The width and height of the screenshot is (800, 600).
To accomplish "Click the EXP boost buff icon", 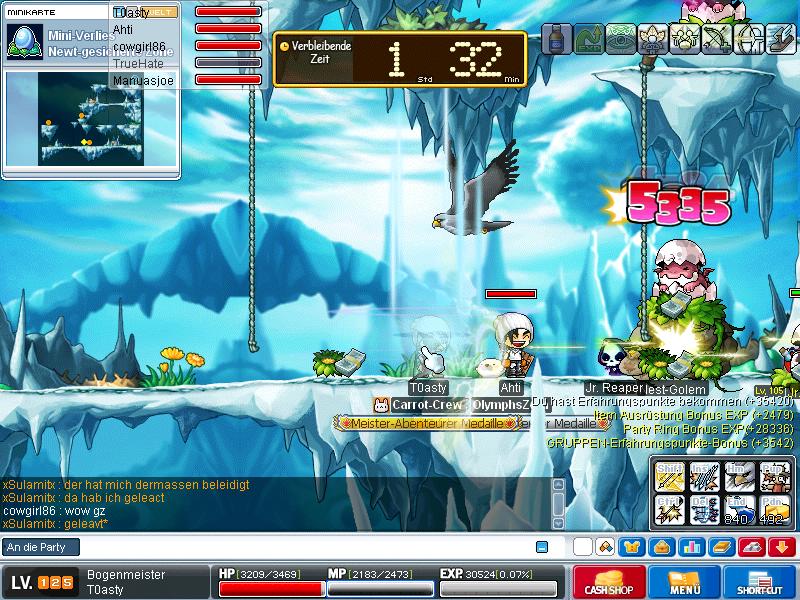I will point(589,38).
